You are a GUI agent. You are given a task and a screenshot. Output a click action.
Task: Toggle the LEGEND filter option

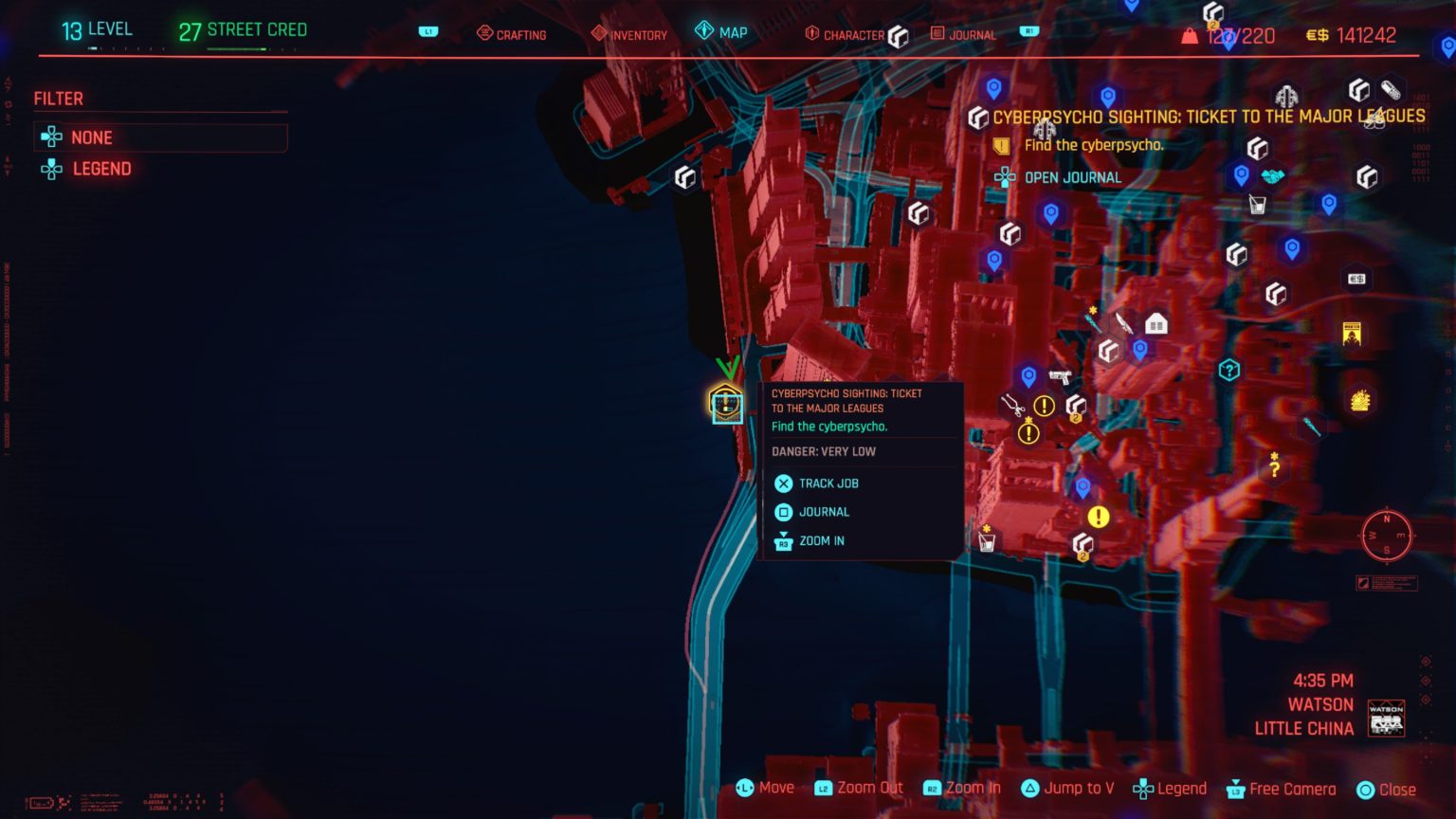101,169
